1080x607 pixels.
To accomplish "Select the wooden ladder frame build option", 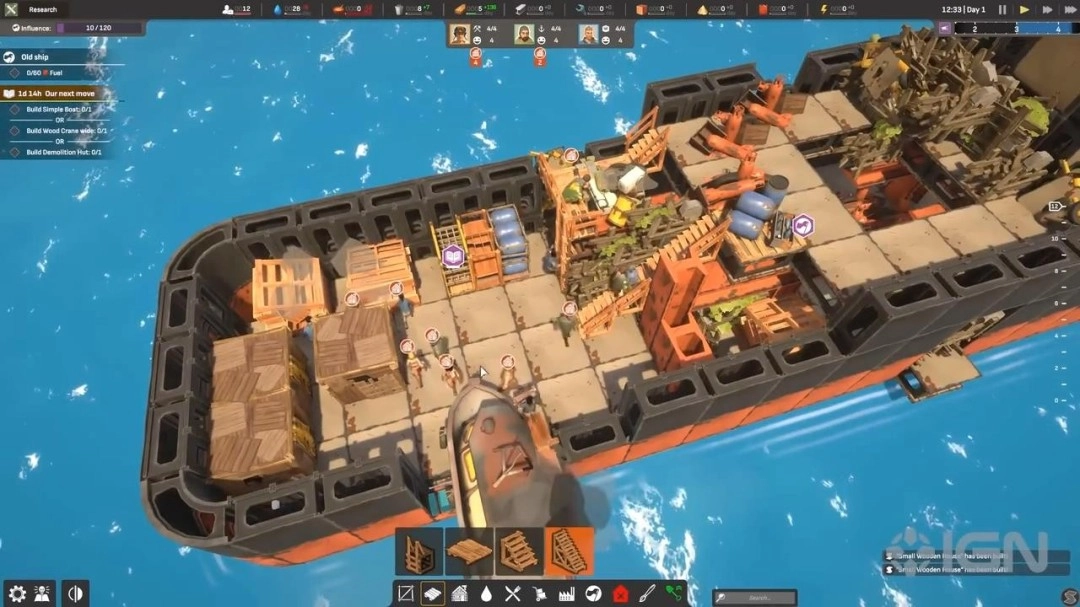I will [x=419, y=552].
